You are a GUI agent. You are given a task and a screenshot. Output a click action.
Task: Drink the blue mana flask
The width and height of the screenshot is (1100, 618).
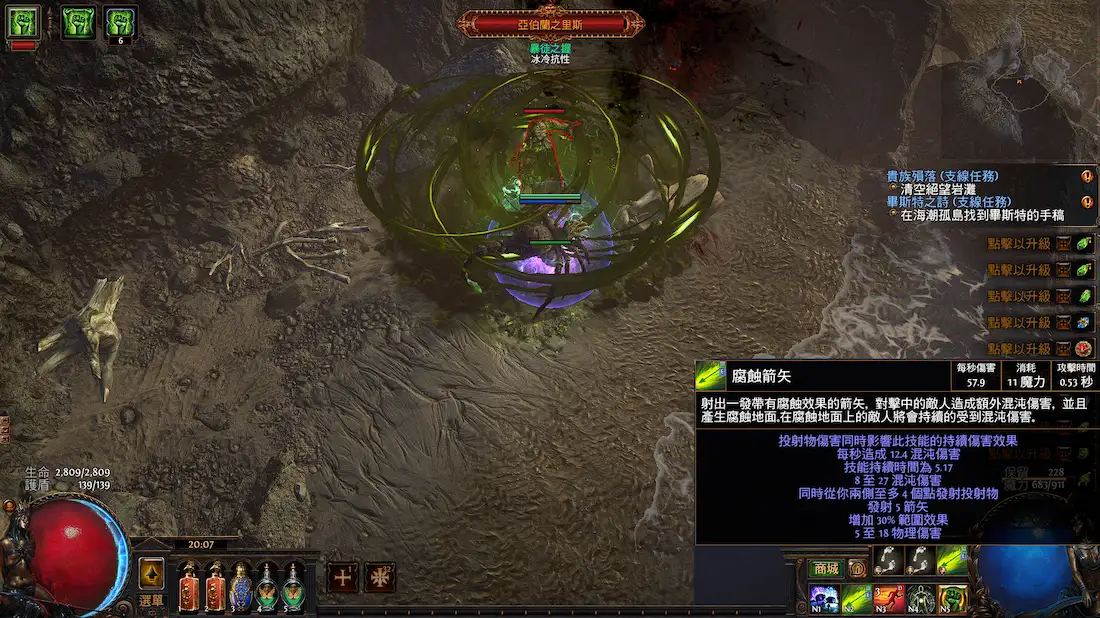[241, 588]
